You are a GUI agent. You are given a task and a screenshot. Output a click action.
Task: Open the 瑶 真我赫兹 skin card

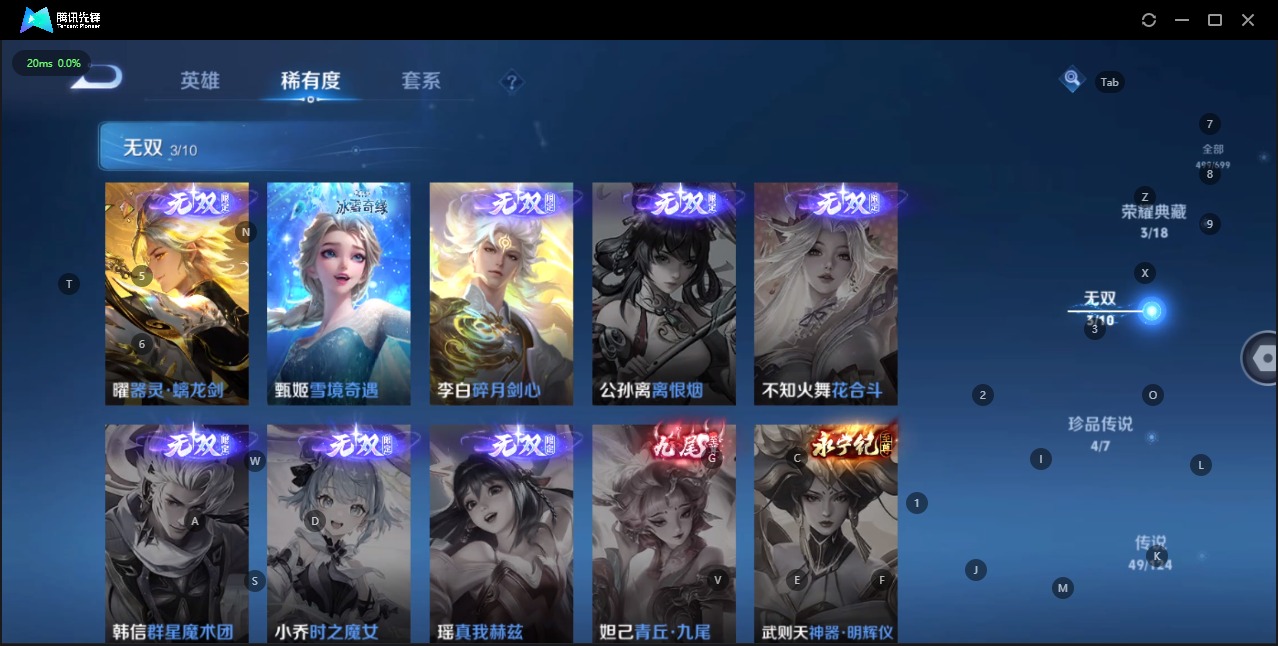(x=501, y=533)
